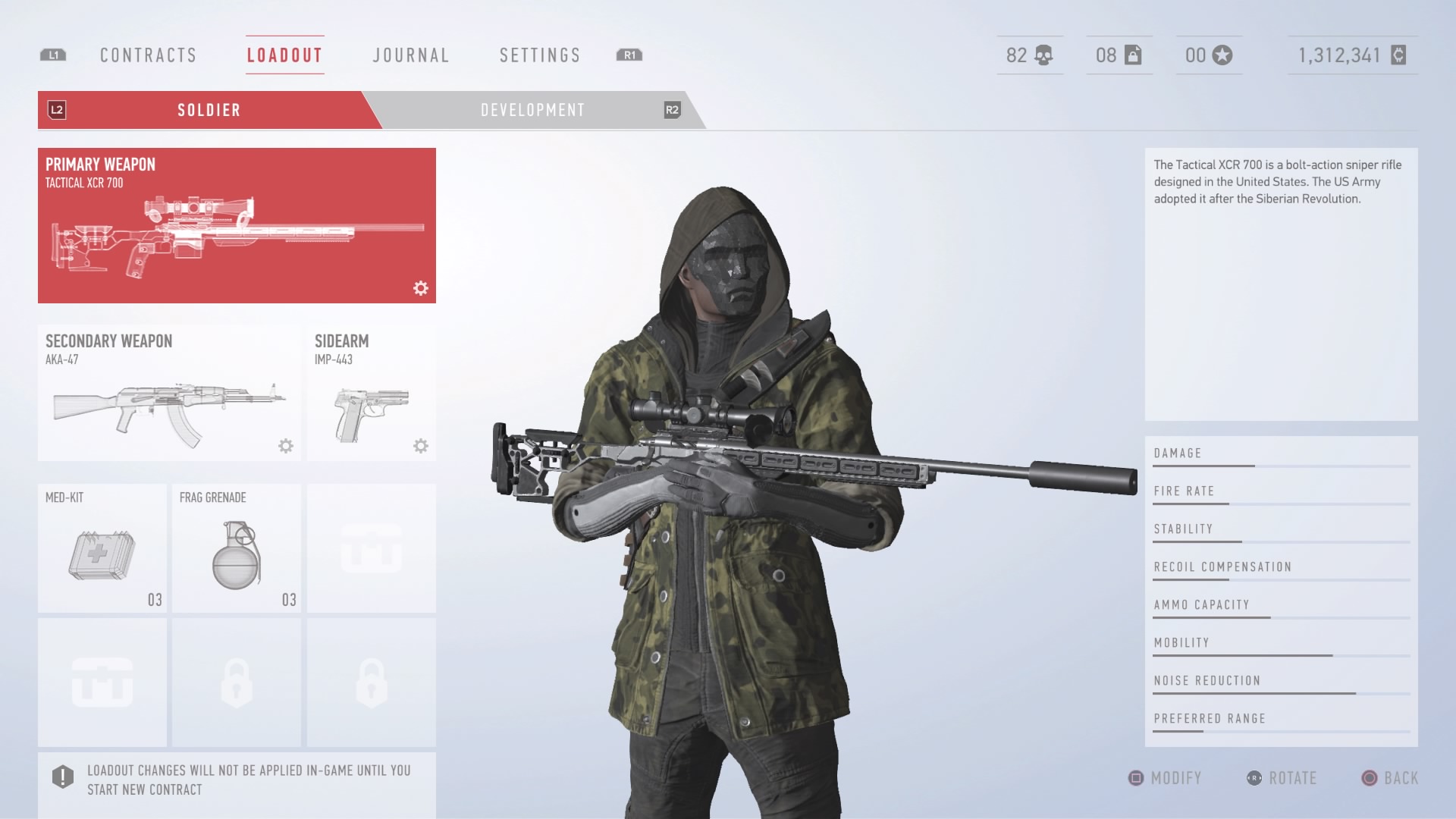This screenshot has height=819, width=1456.
Task: Select the Med-Kit gadget slot
Action: [x=102, y=548]
